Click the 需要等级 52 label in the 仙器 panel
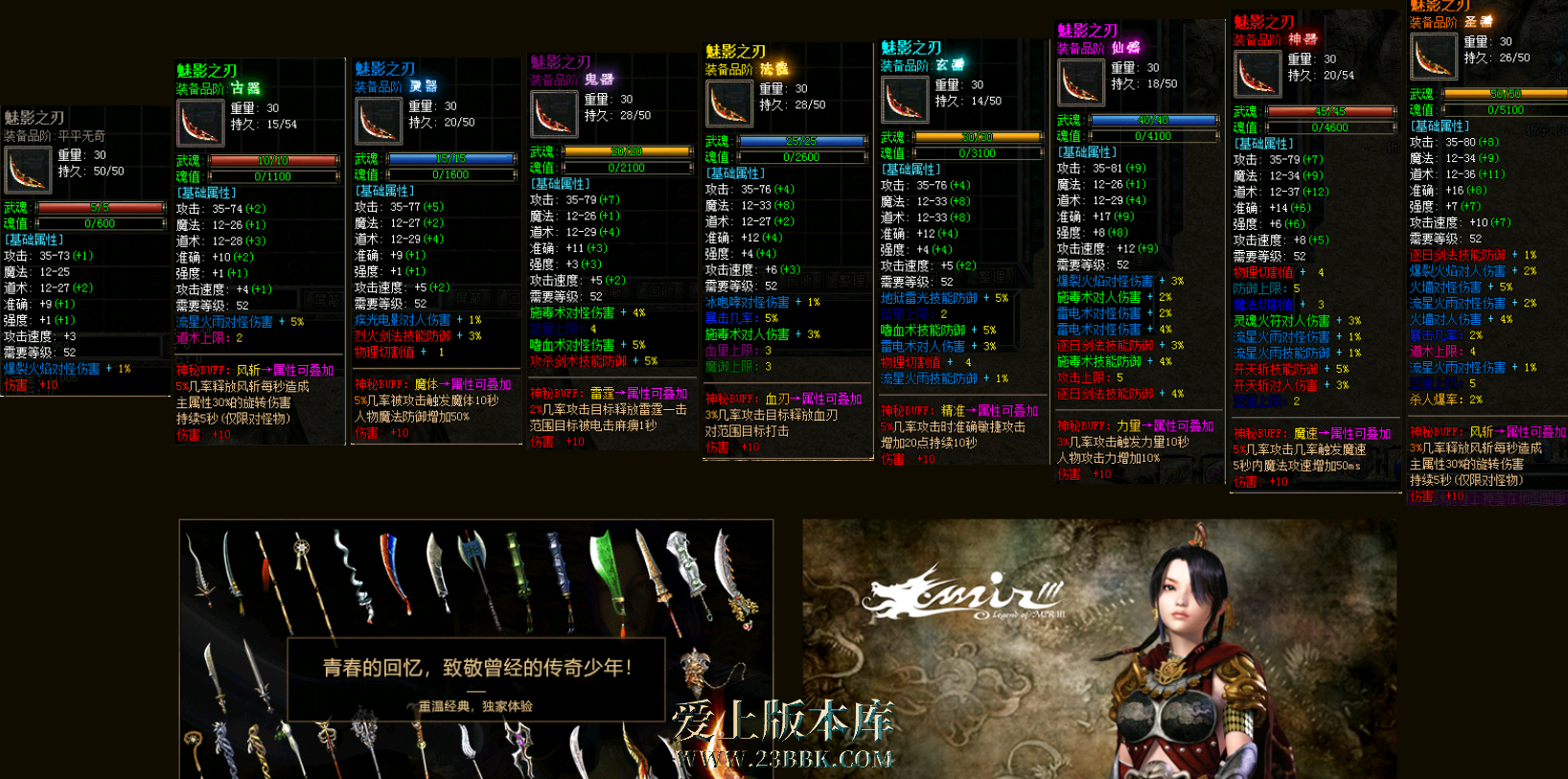Viewport: 1568px width, 779px height. [1095, 264]
